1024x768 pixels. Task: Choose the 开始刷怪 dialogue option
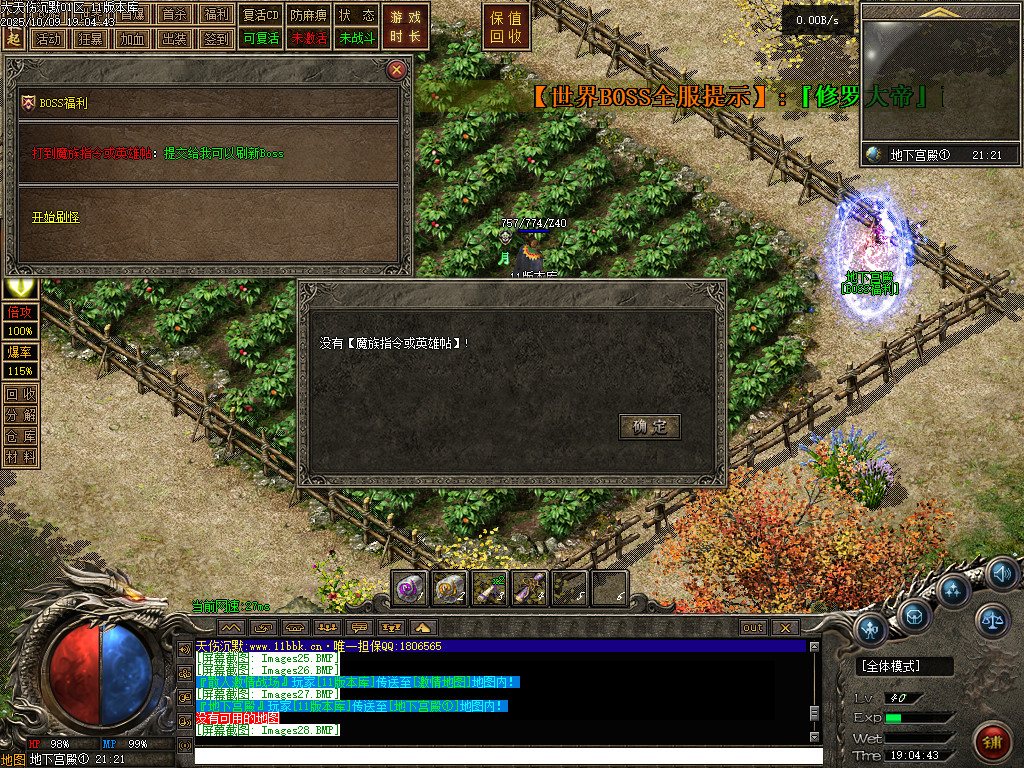click(55, 217)
